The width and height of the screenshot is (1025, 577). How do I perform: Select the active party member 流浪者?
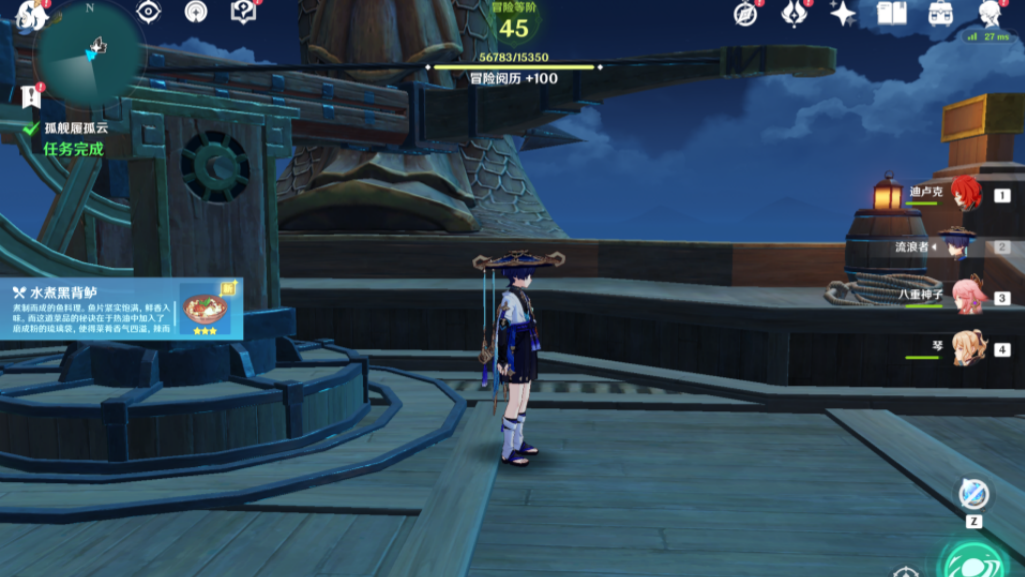click(956, 246)
